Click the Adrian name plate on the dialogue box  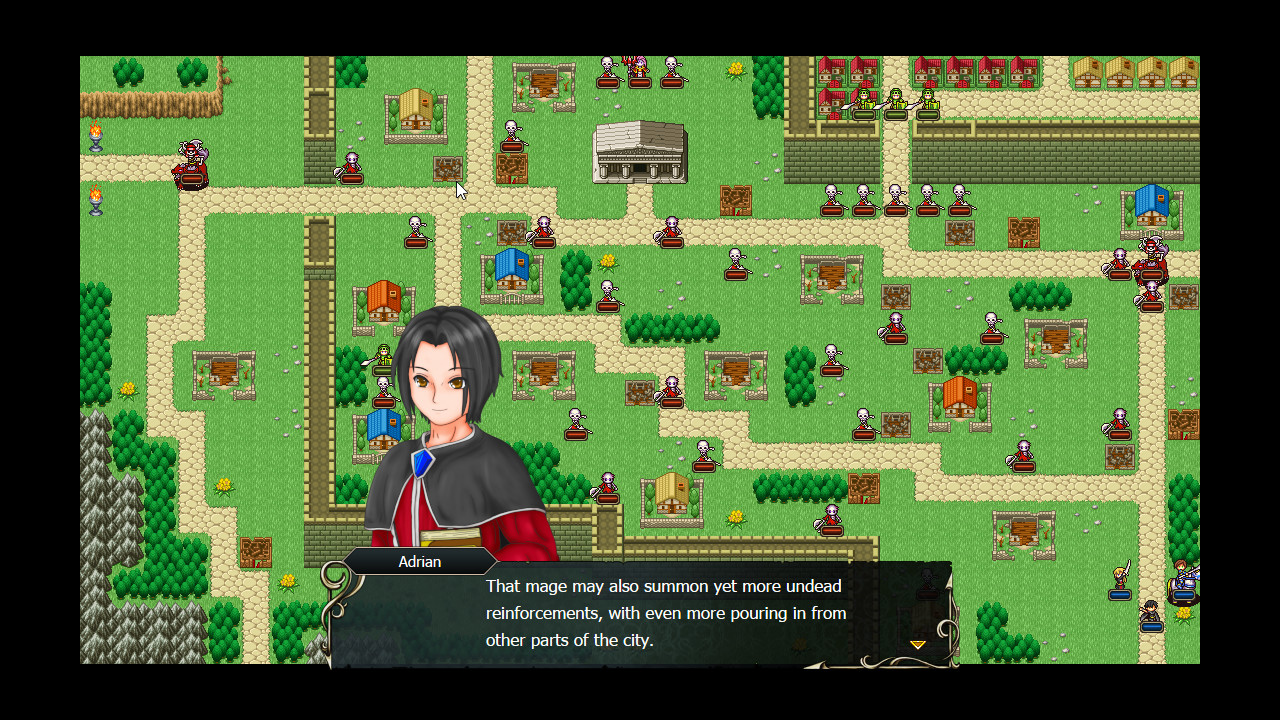click(419, 561)
